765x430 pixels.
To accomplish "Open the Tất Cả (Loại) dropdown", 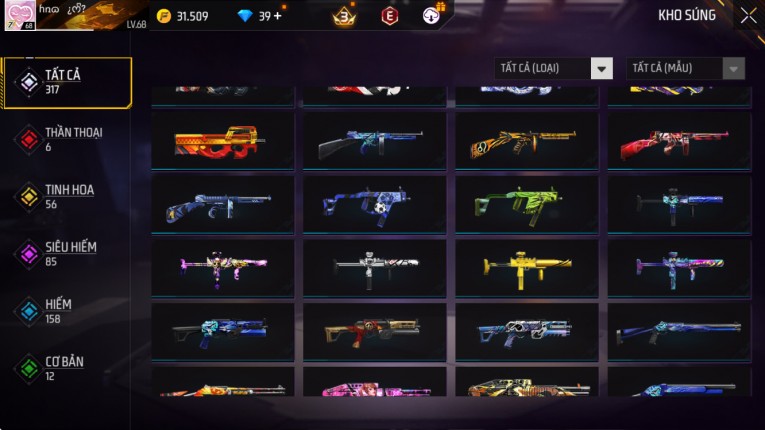I will click(x=553, y=68).
